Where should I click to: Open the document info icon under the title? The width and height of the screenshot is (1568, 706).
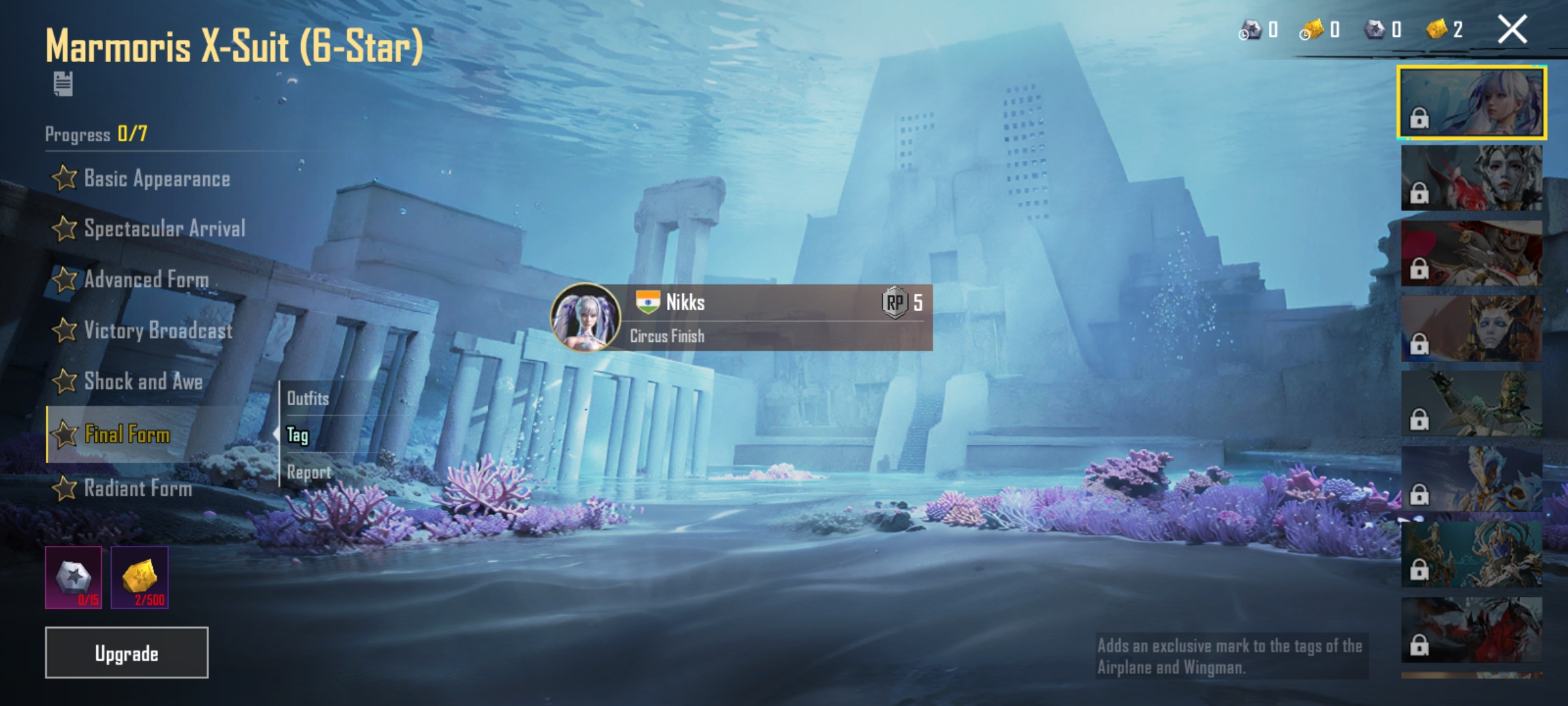point(63,84)
